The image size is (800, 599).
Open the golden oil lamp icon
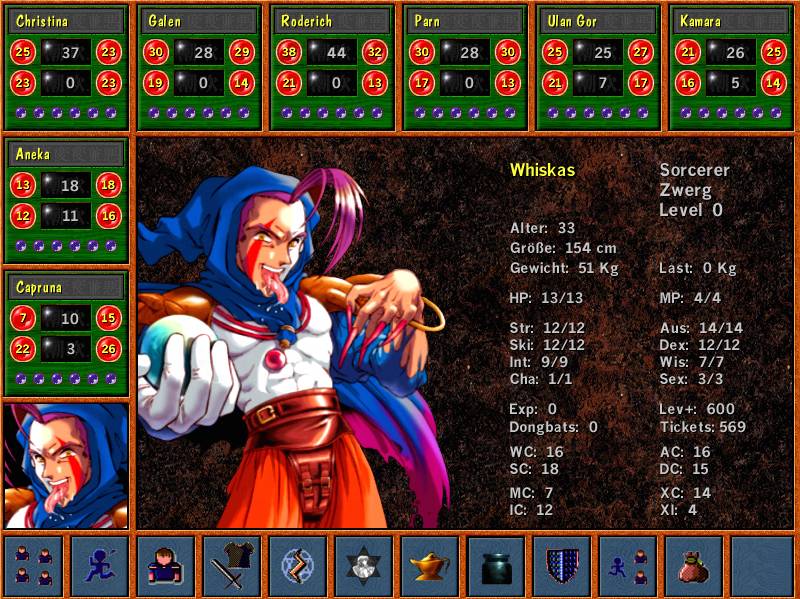coord(430,567)
